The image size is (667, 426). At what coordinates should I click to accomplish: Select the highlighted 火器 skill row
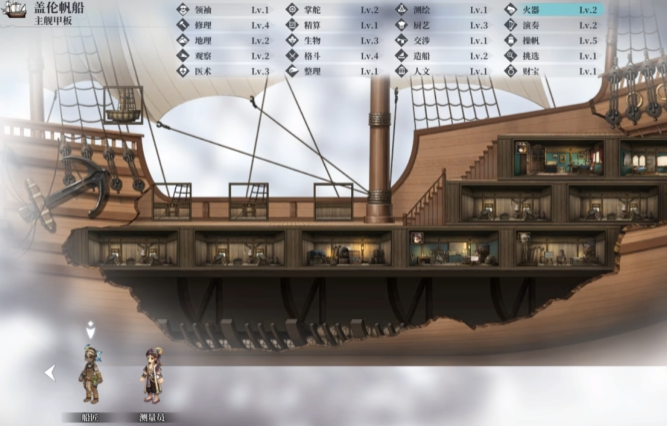561,10
